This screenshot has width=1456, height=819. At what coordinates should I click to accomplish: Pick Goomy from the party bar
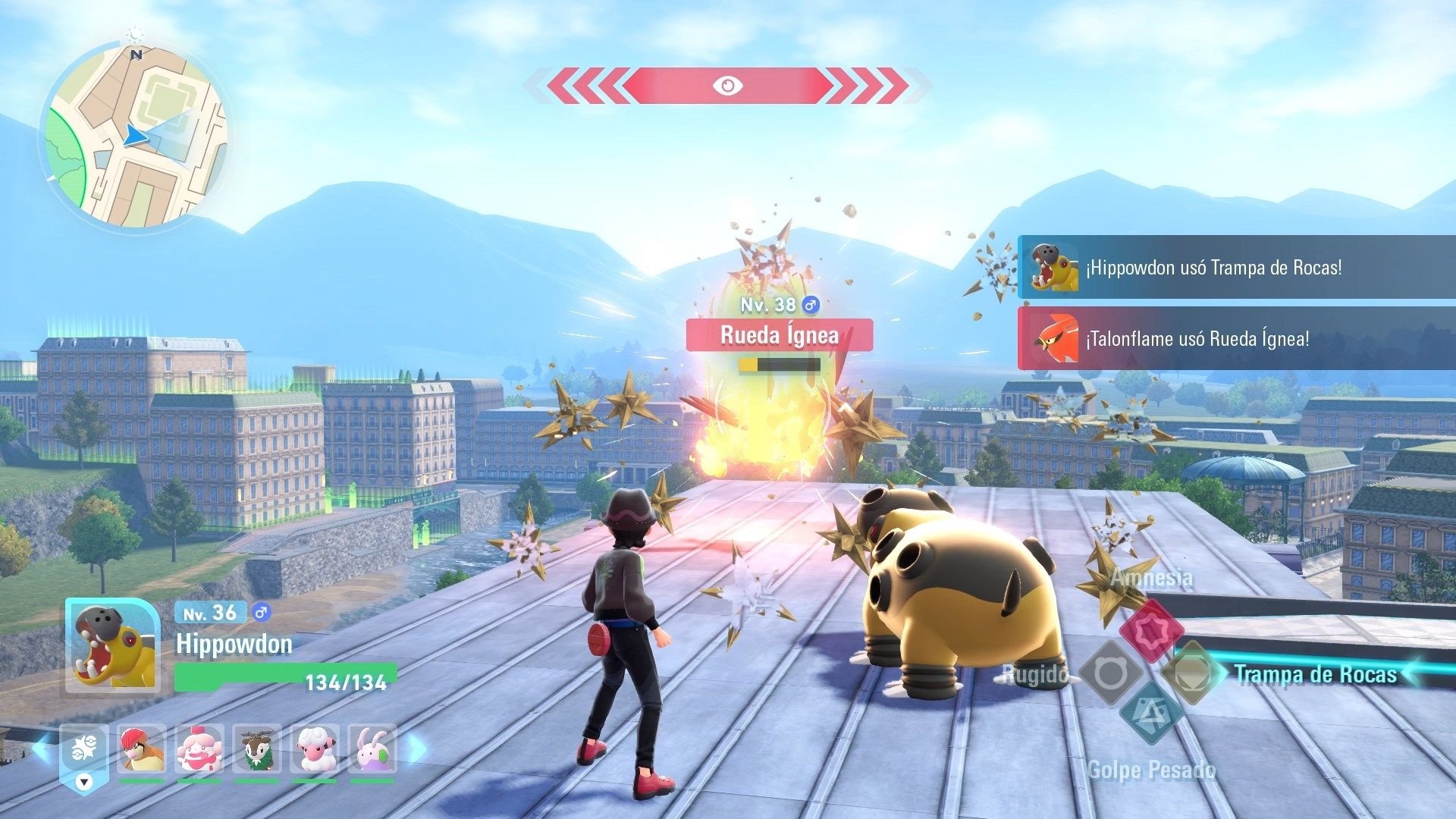[372, 748]
